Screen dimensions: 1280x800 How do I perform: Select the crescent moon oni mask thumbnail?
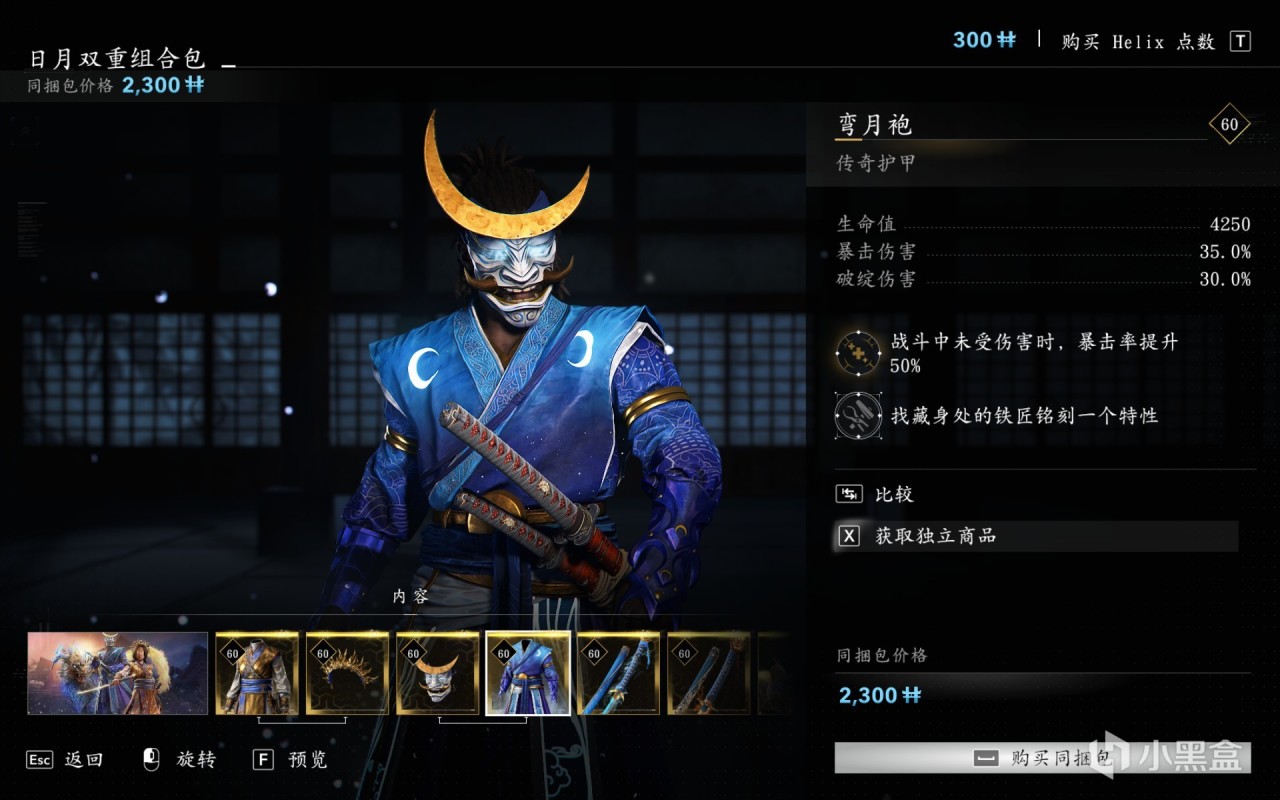pos(437,673)
